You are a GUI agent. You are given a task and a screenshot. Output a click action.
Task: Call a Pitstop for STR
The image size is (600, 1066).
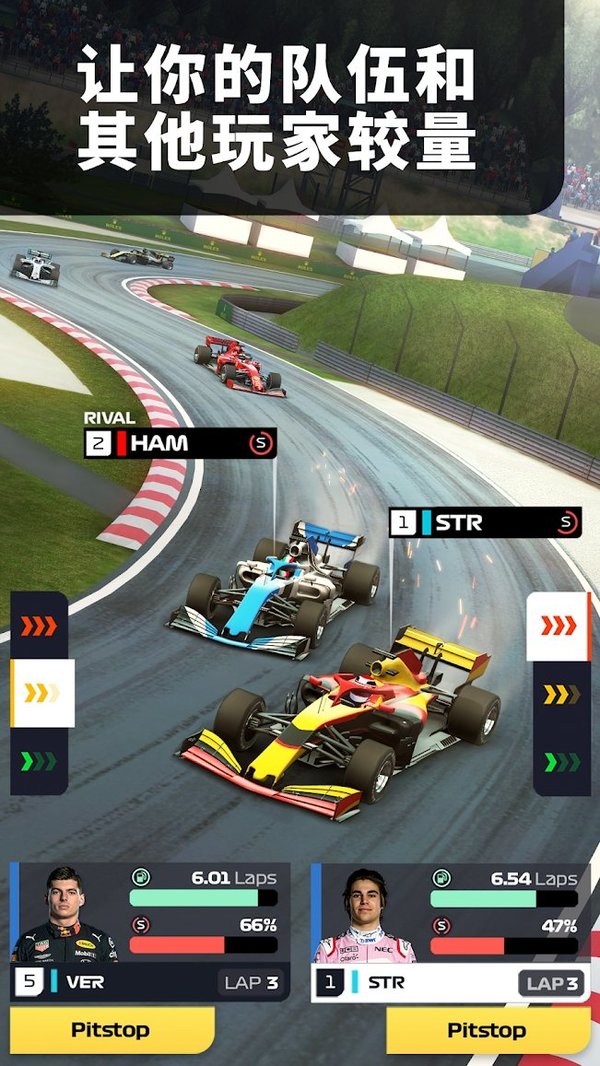487,1029
